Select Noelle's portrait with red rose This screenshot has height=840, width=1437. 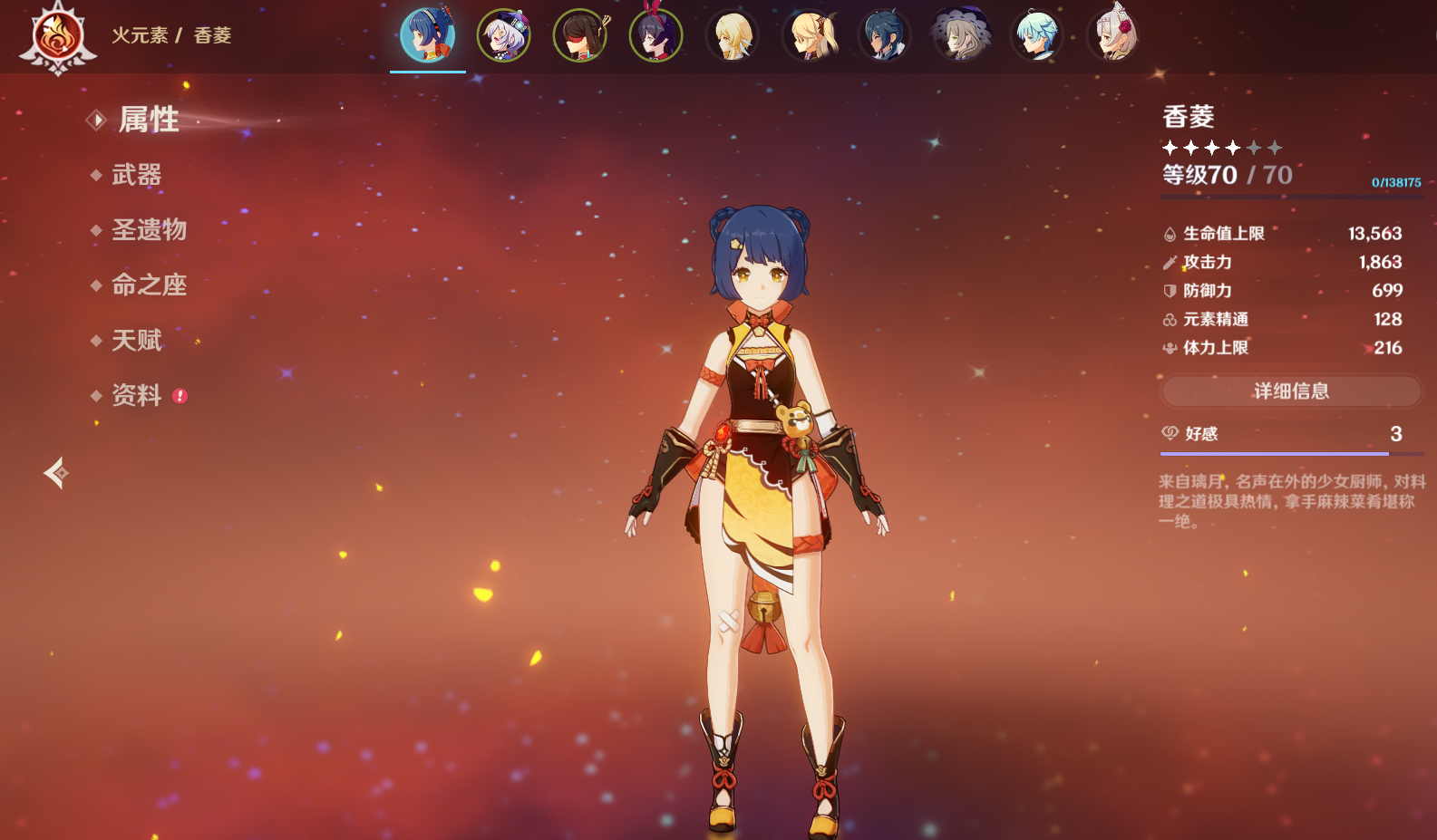(1113, 35)
